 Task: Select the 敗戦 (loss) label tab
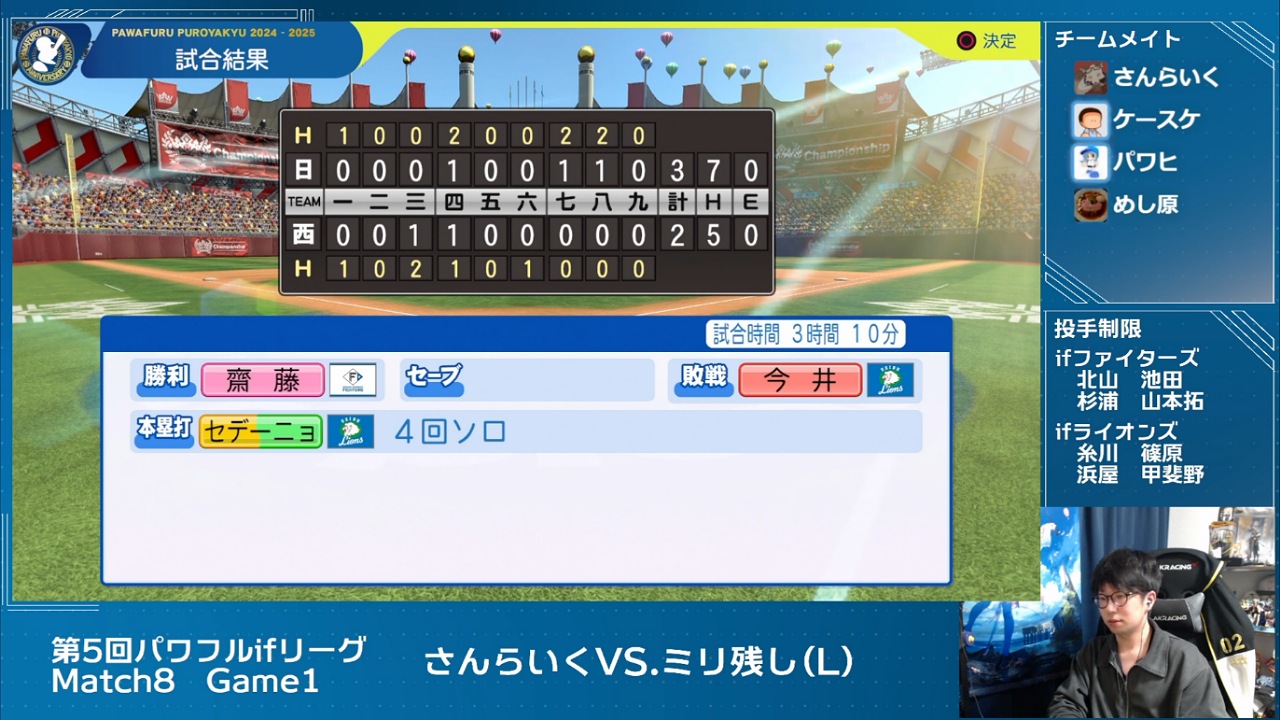702,380
